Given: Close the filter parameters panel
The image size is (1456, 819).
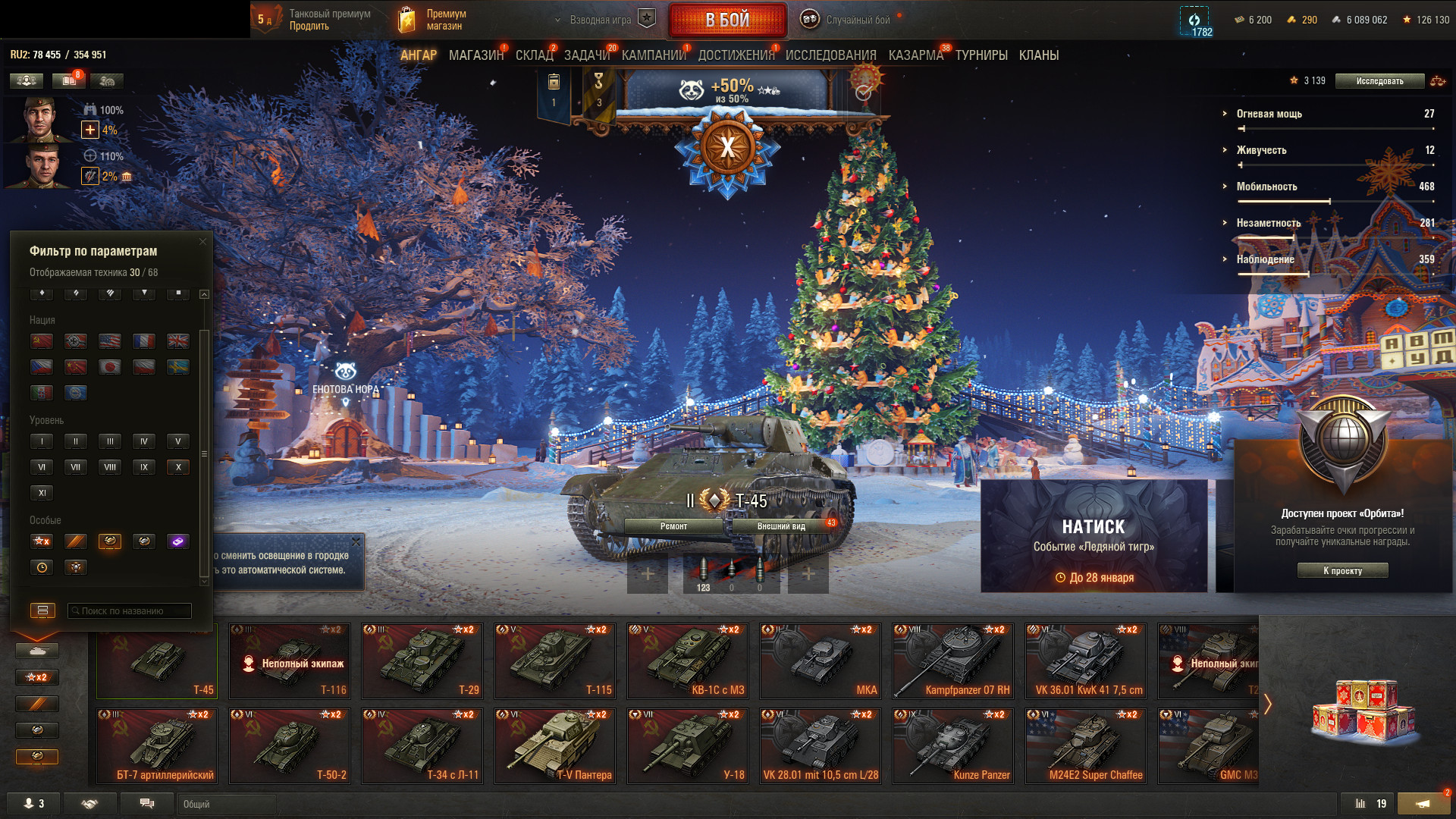Looking at the screenshot, I should tap(202, 242).
